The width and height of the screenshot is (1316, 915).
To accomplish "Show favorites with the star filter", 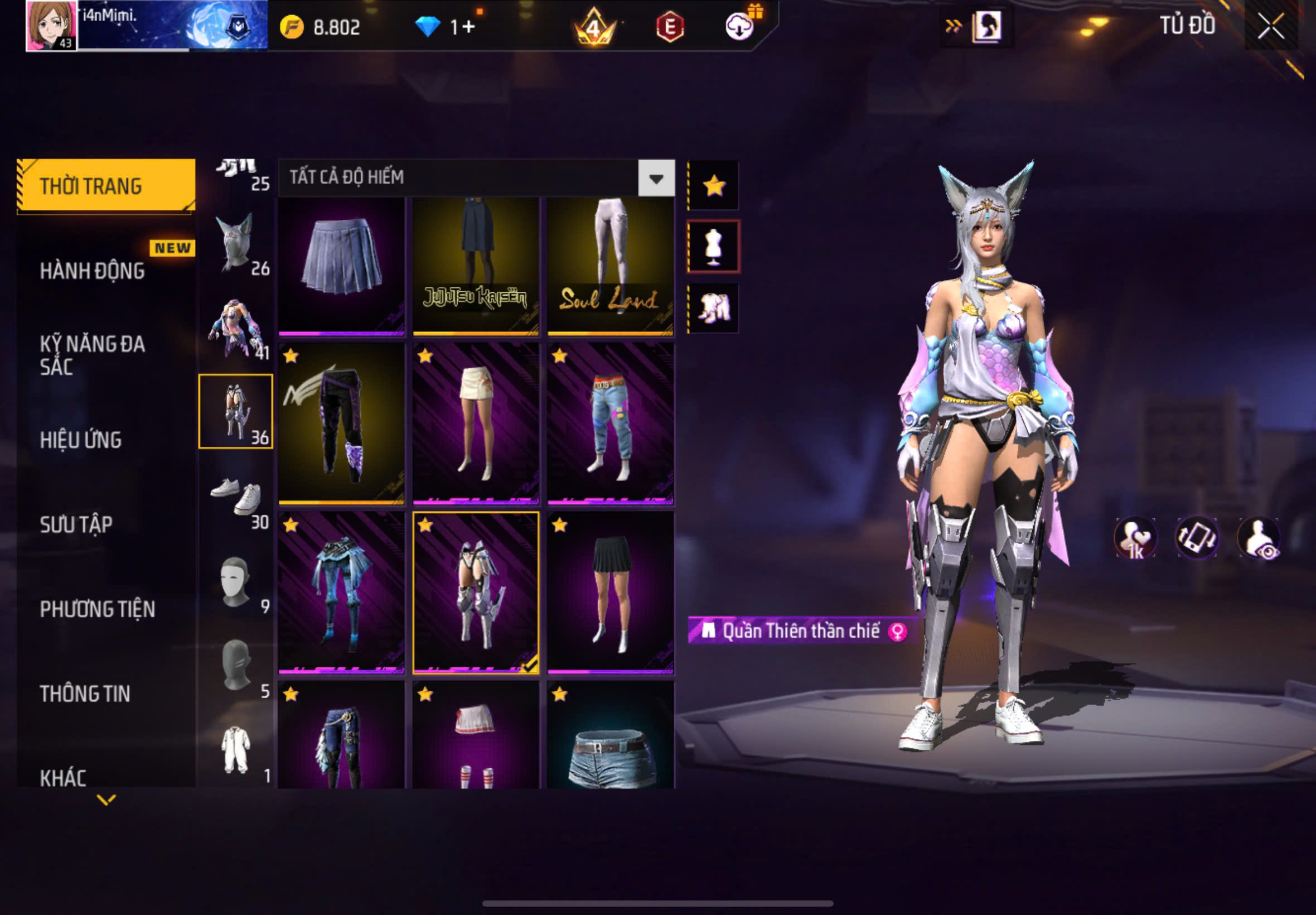I will (714, 186).
